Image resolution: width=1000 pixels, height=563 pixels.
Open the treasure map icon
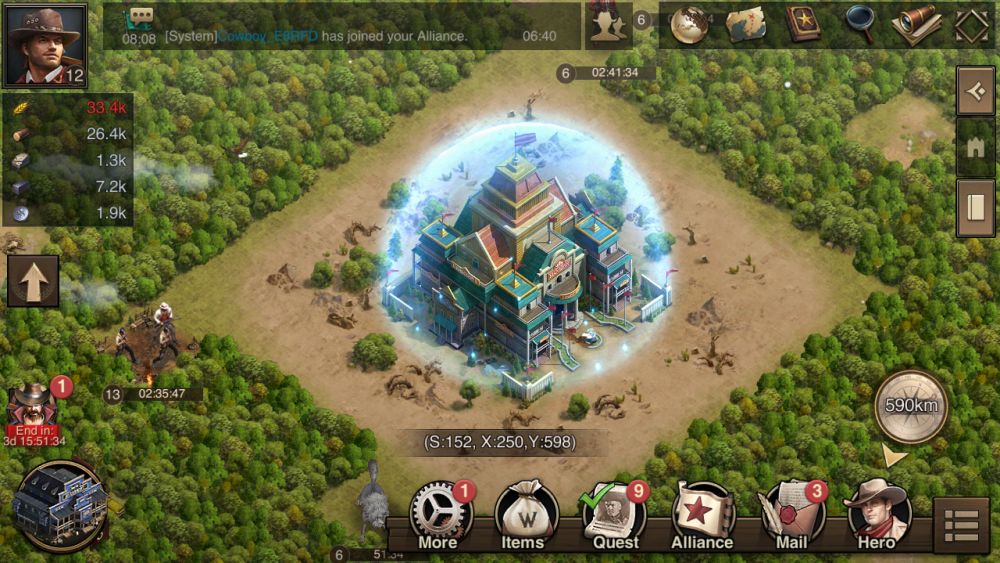745,25
